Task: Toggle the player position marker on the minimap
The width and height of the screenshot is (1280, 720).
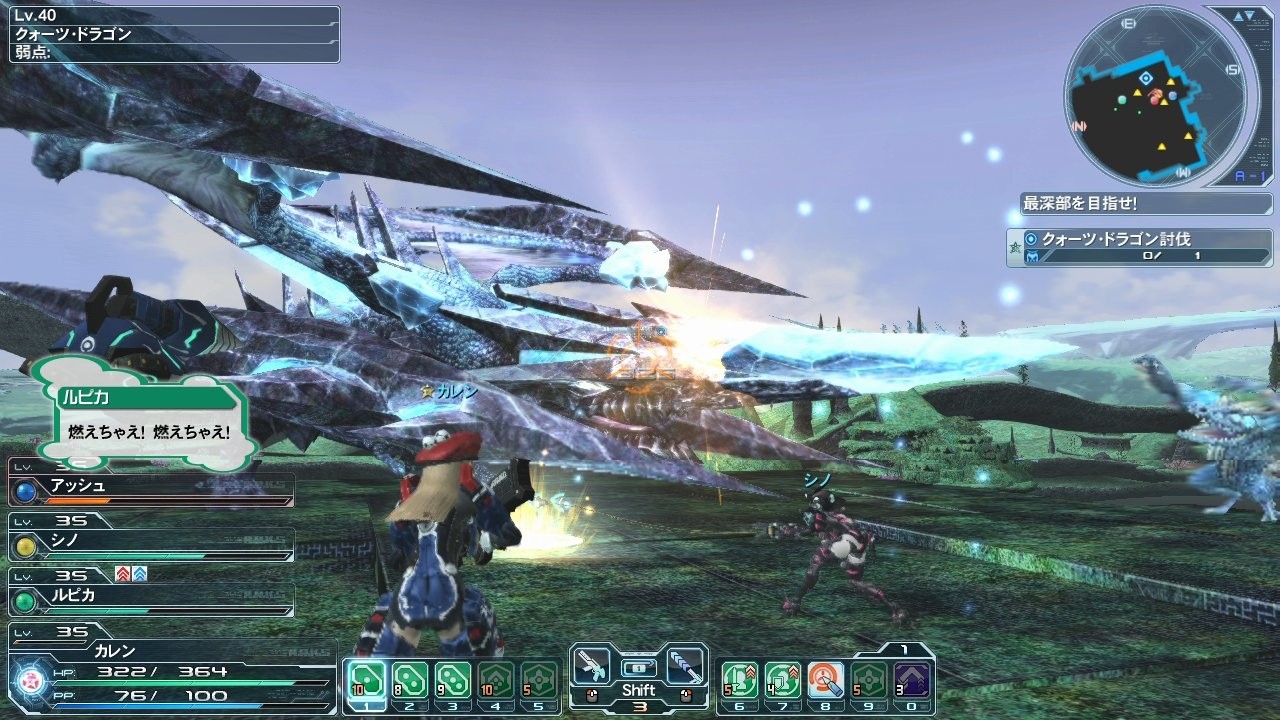Action: tap(1145, 79)
